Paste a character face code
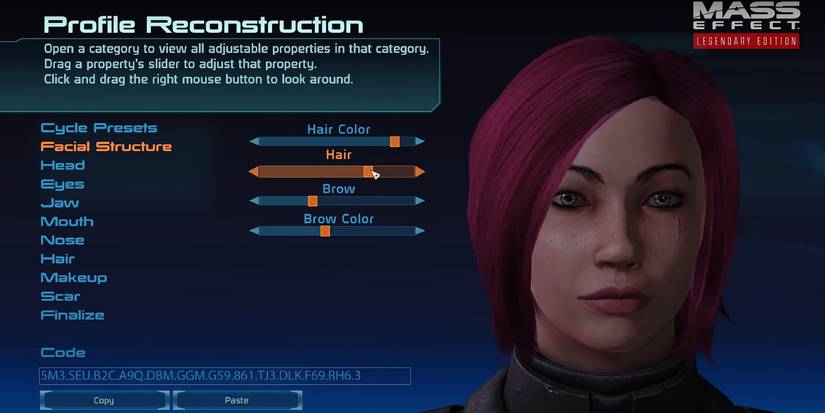Screen dimensions: 825x413 tap(237, 400)
